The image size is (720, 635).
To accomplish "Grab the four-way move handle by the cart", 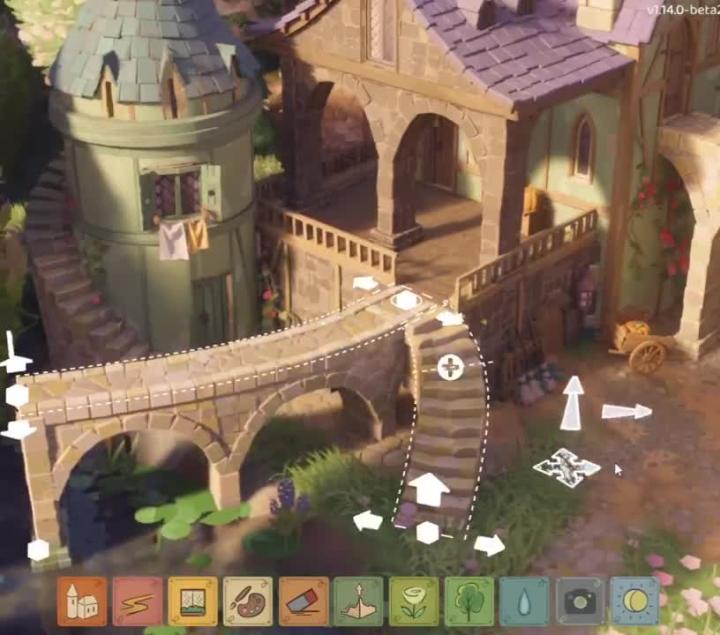I will point(566,467).
